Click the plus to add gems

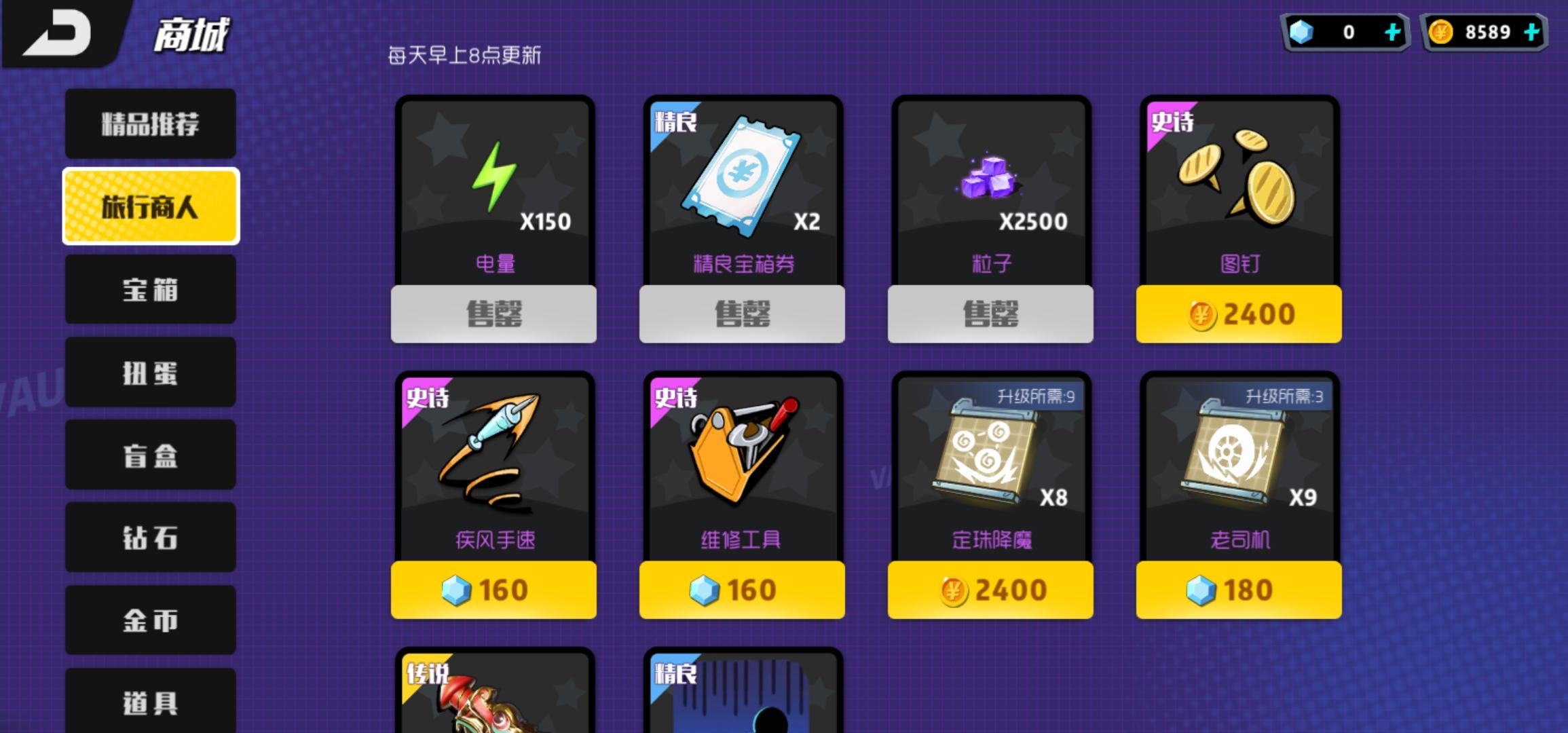[1393, 31]
